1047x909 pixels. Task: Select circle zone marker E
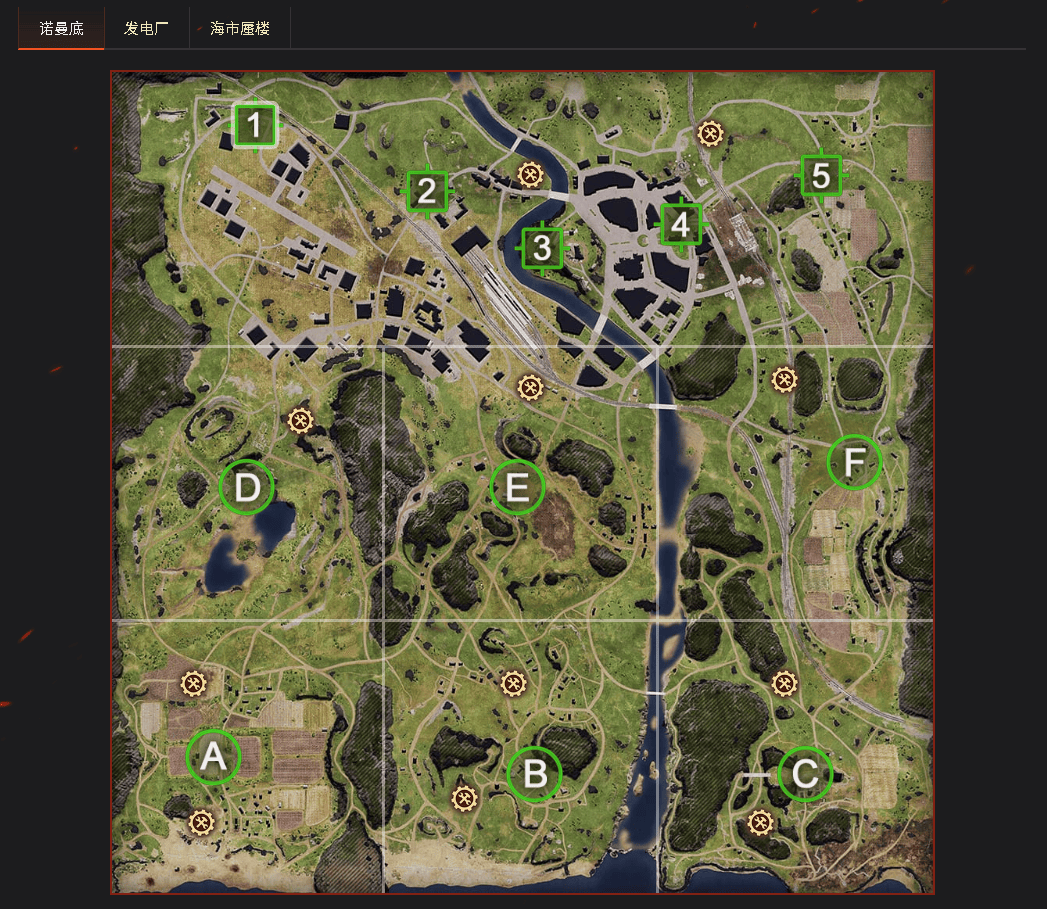point(517,487)
